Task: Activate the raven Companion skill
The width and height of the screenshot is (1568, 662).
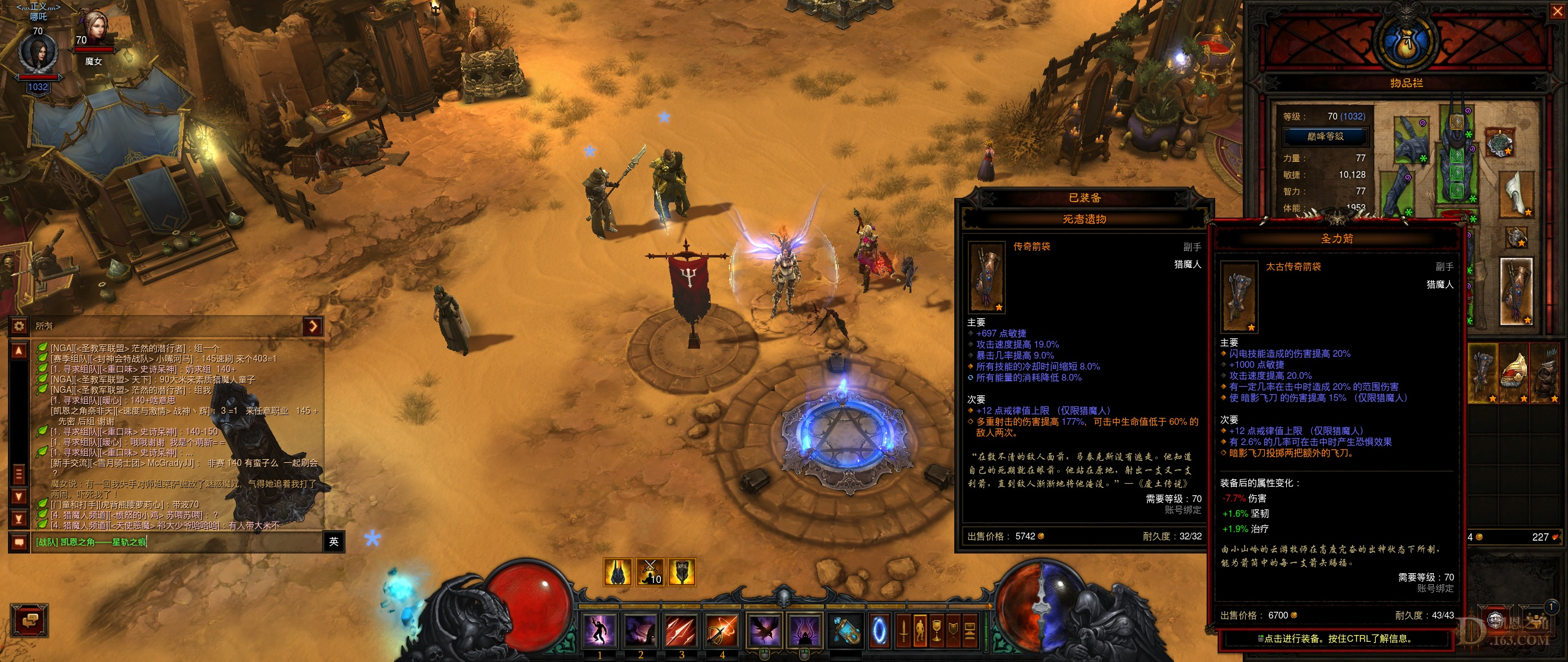Action: 764,631
